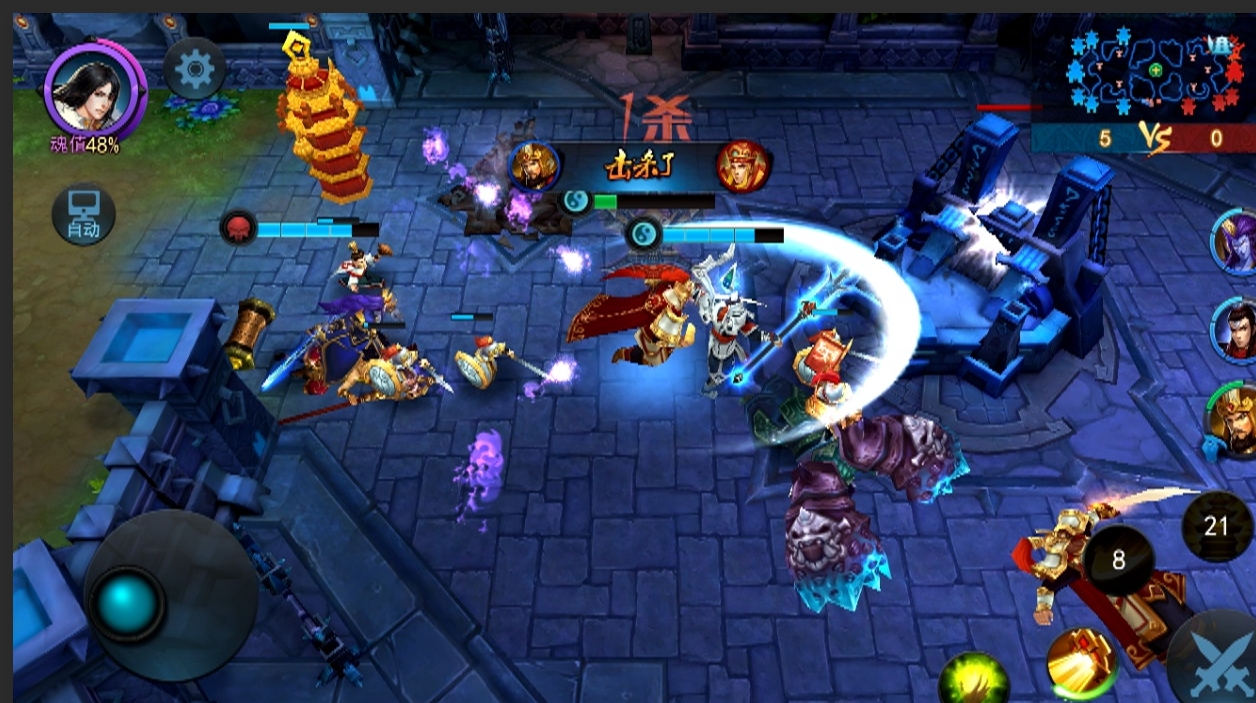Toggle the 自动 auto-battle button
Image resolution: width=1256 pixels, height=703 pixels.
83,215
